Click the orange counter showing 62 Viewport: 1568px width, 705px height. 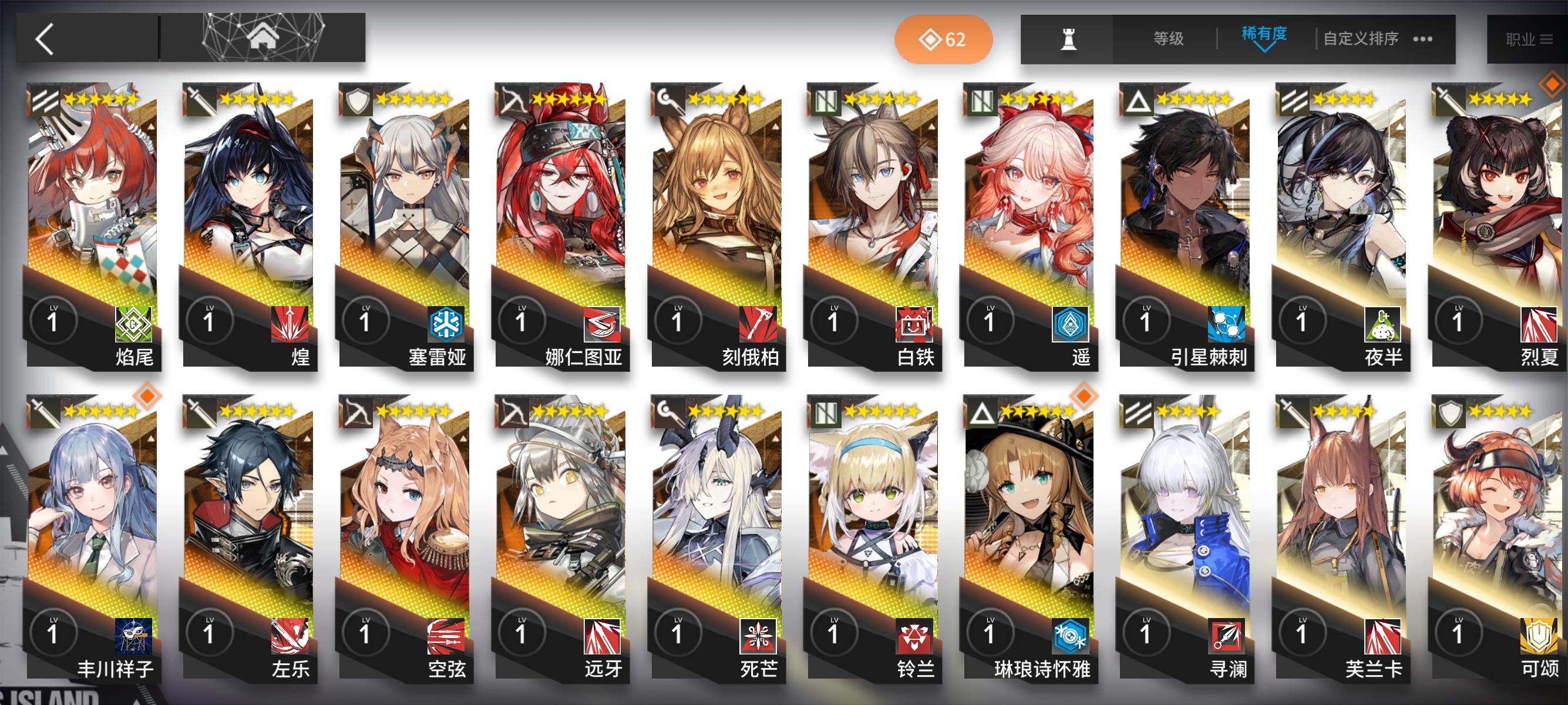(x=943, y=39)
